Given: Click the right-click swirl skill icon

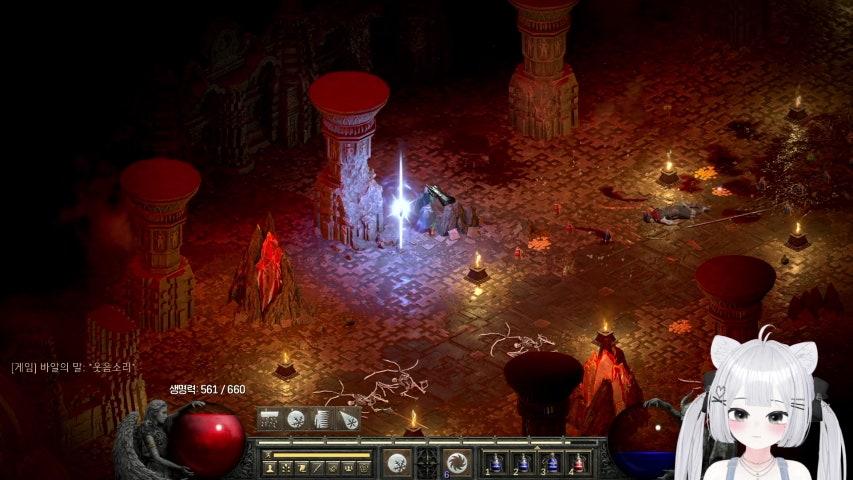Looking at the screenshot, I should pyautogui.click(x=457, y=462).
